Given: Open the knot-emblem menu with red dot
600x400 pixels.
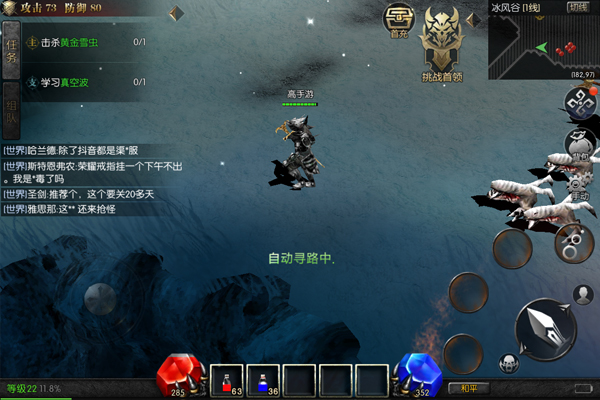Looking at the screenshot, I should (577, 100).
